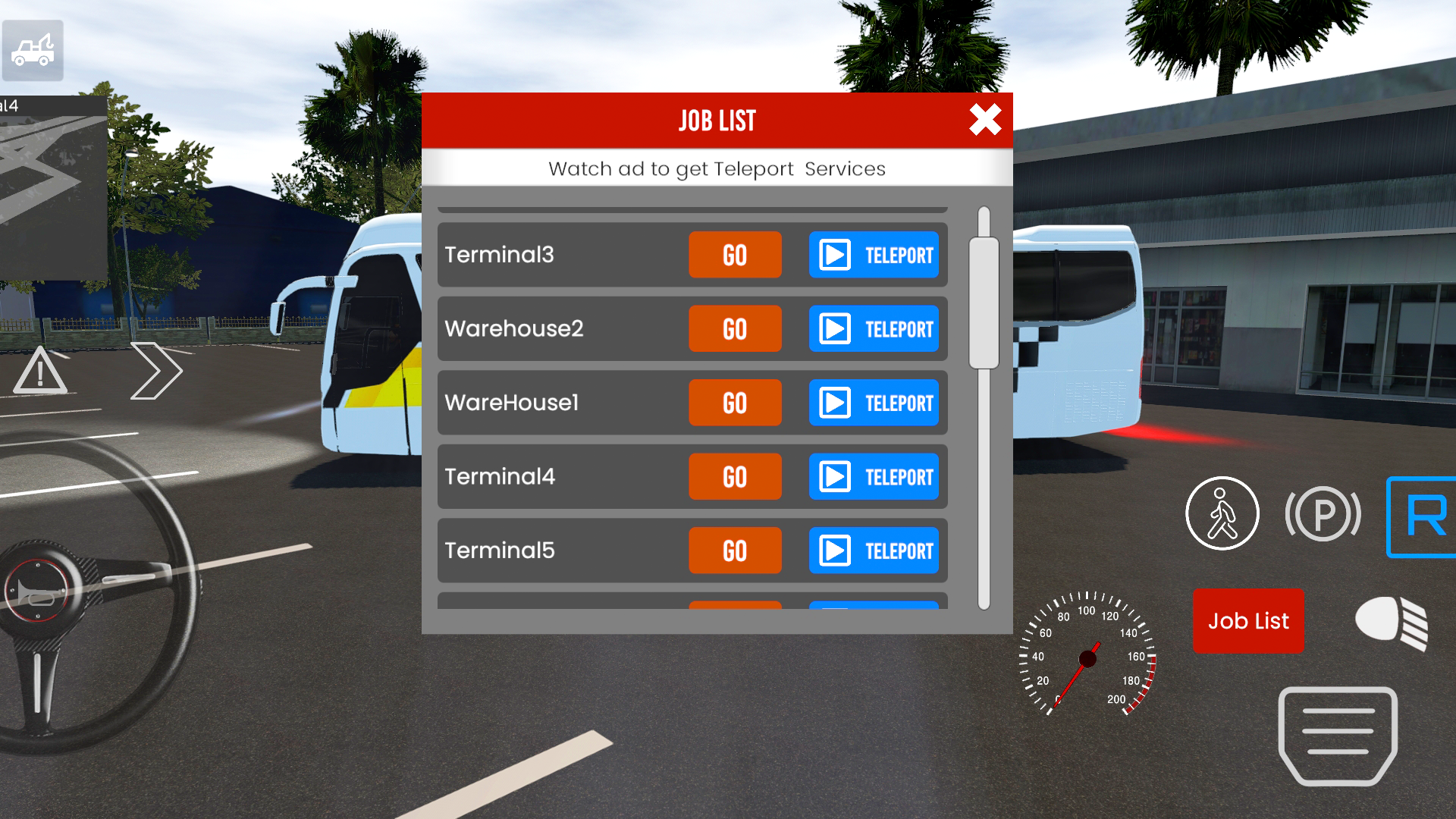Click Watch ad to get Teleport Services
Viewport: 1456px width, 819px height.
pos(717,168)
